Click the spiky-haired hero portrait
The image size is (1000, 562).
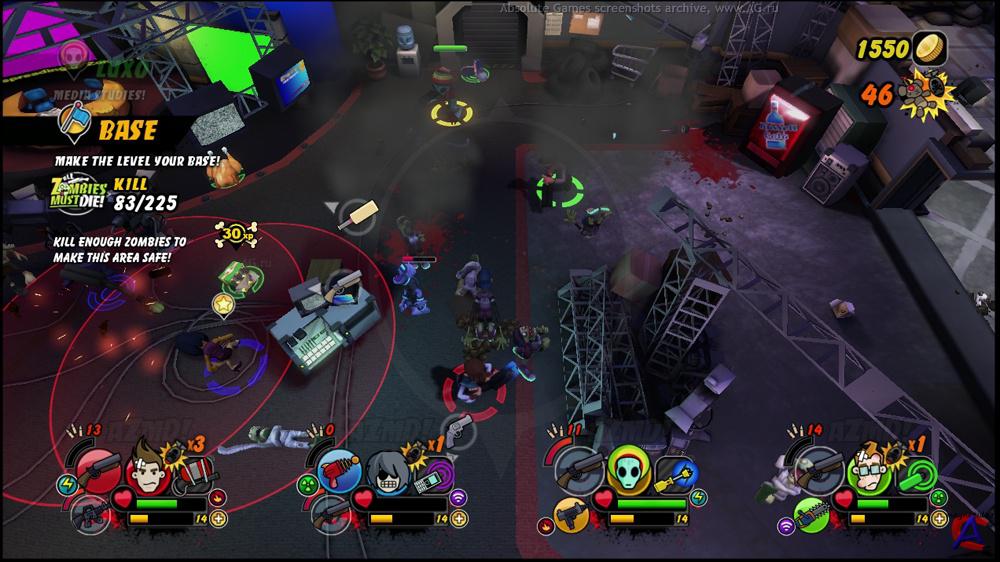click(146, 466)
